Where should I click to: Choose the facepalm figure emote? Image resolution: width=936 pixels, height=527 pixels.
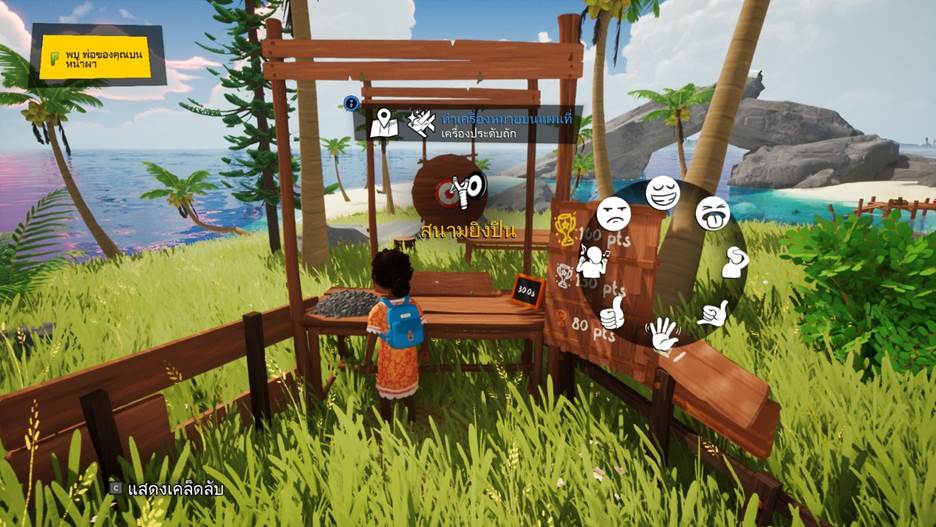tap(734, 263)
